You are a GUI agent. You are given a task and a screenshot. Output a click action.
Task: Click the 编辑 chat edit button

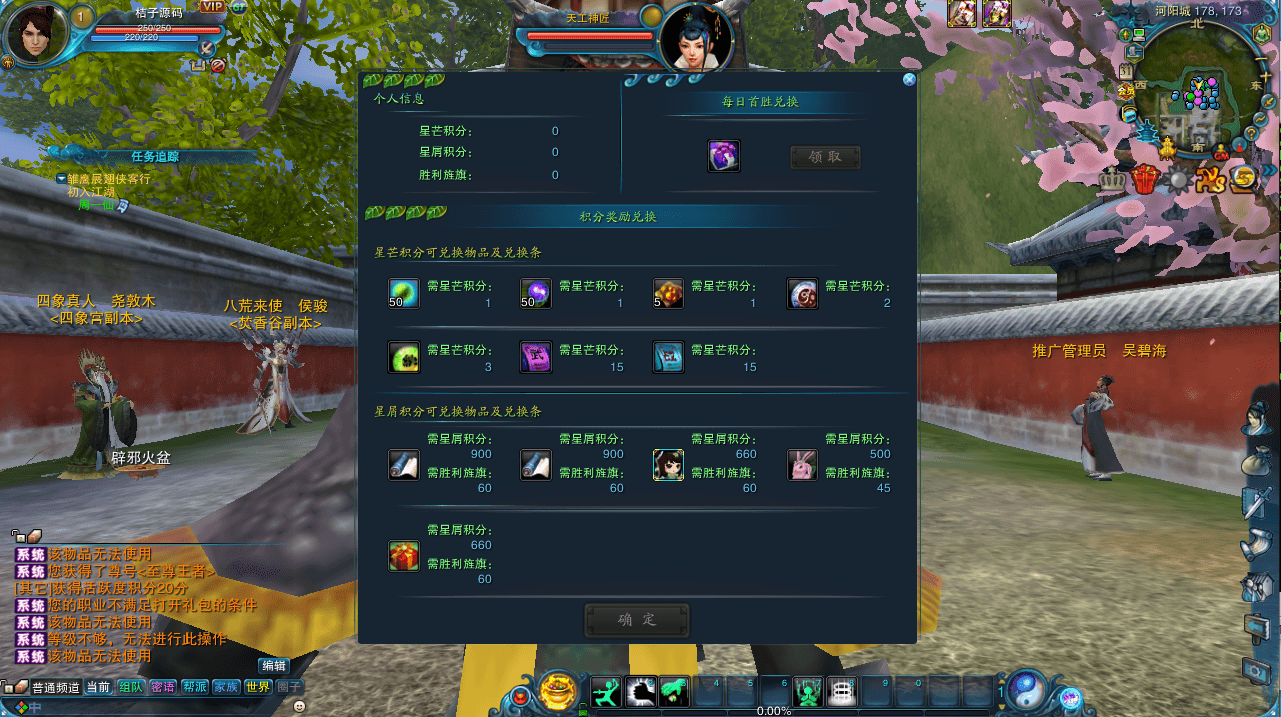point(273,665)
